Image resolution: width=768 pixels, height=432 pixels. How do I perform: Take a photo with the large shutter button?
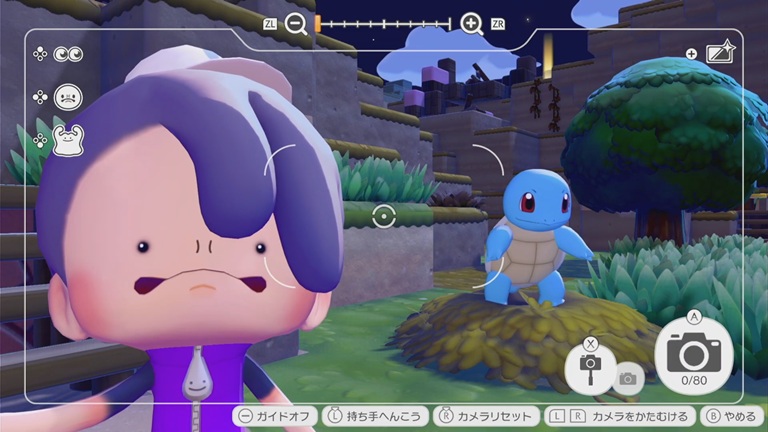693,354
